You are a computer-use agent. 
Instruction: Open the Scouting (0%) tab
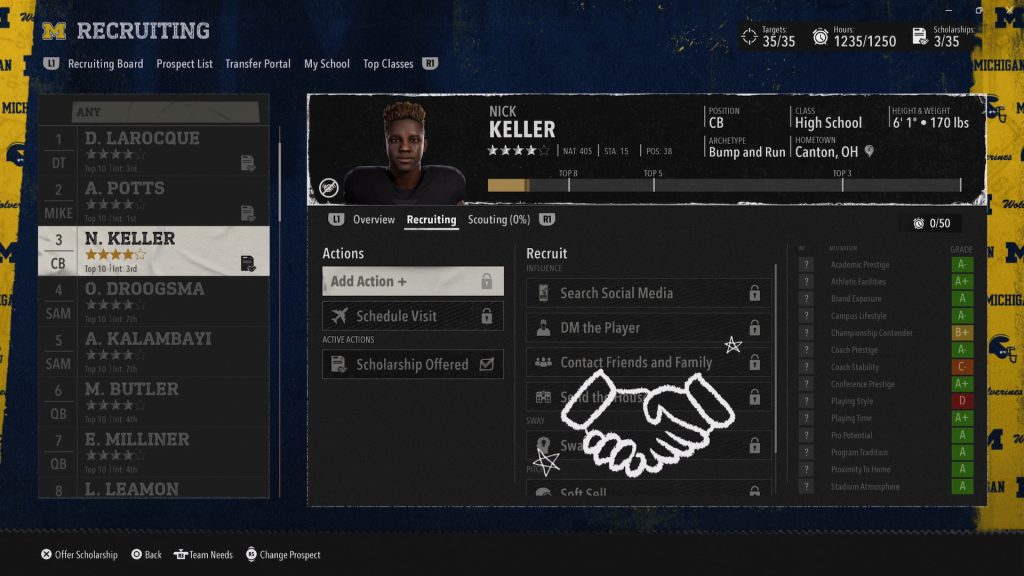(x=499, y=220)
